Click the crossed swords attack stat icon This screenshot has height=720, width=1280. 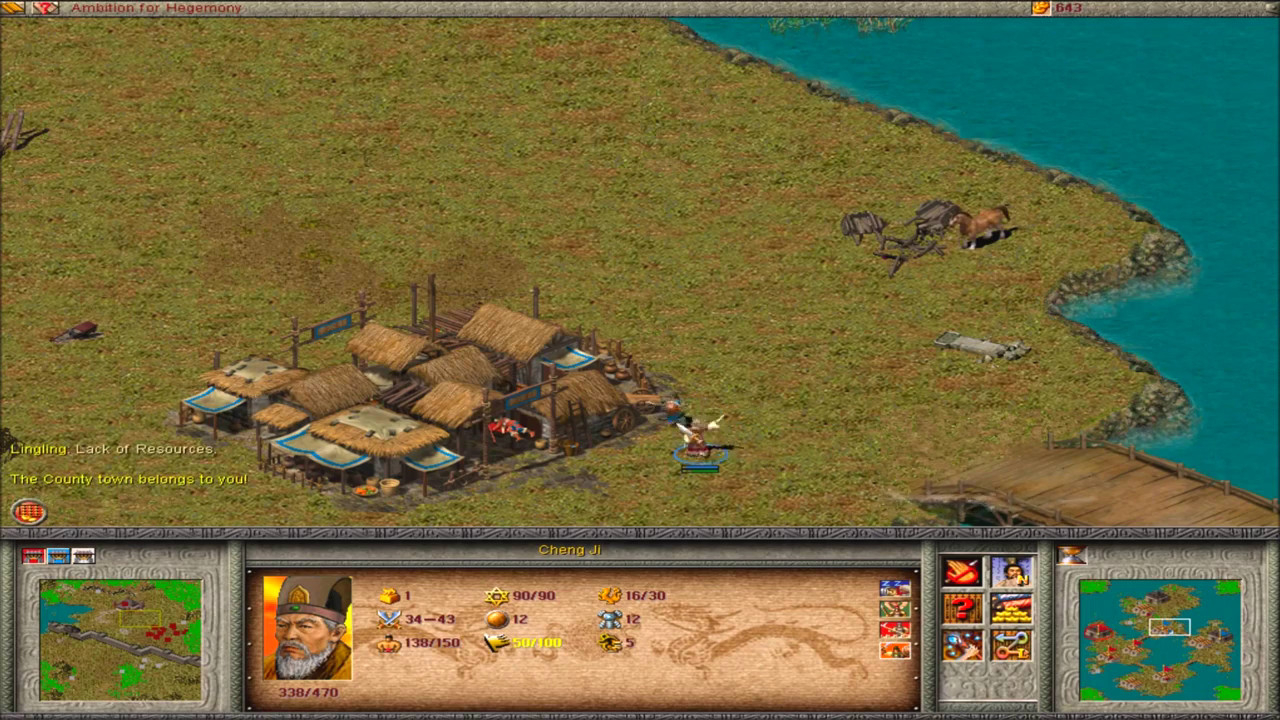[390, 620]
